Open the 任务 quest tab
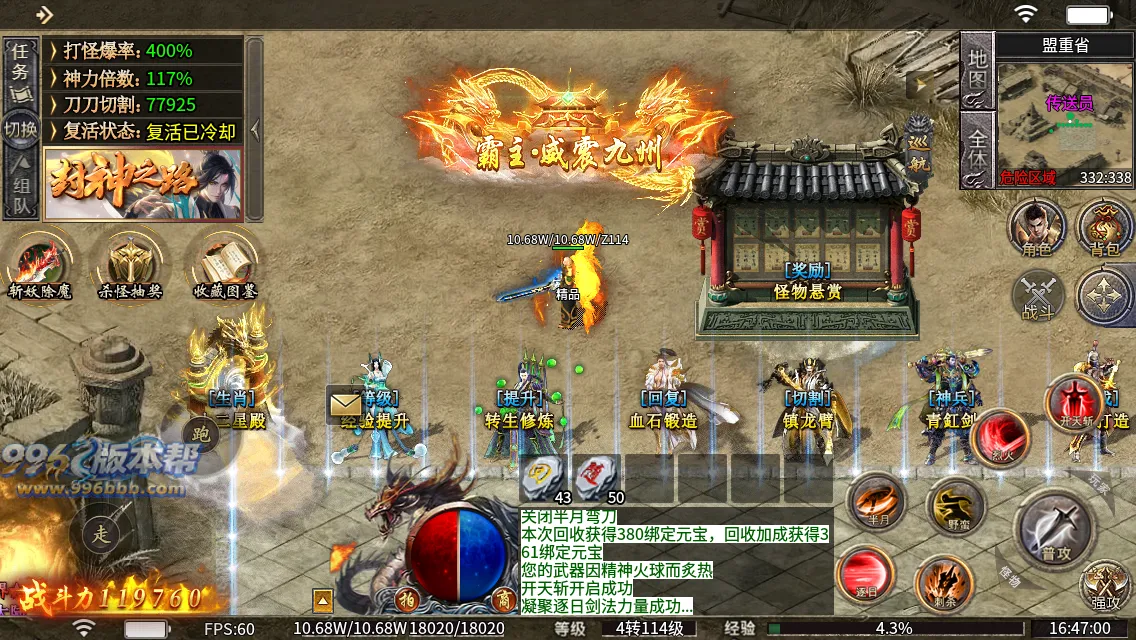This screenshot has width=1136, height=640. [x=20, y=66]
